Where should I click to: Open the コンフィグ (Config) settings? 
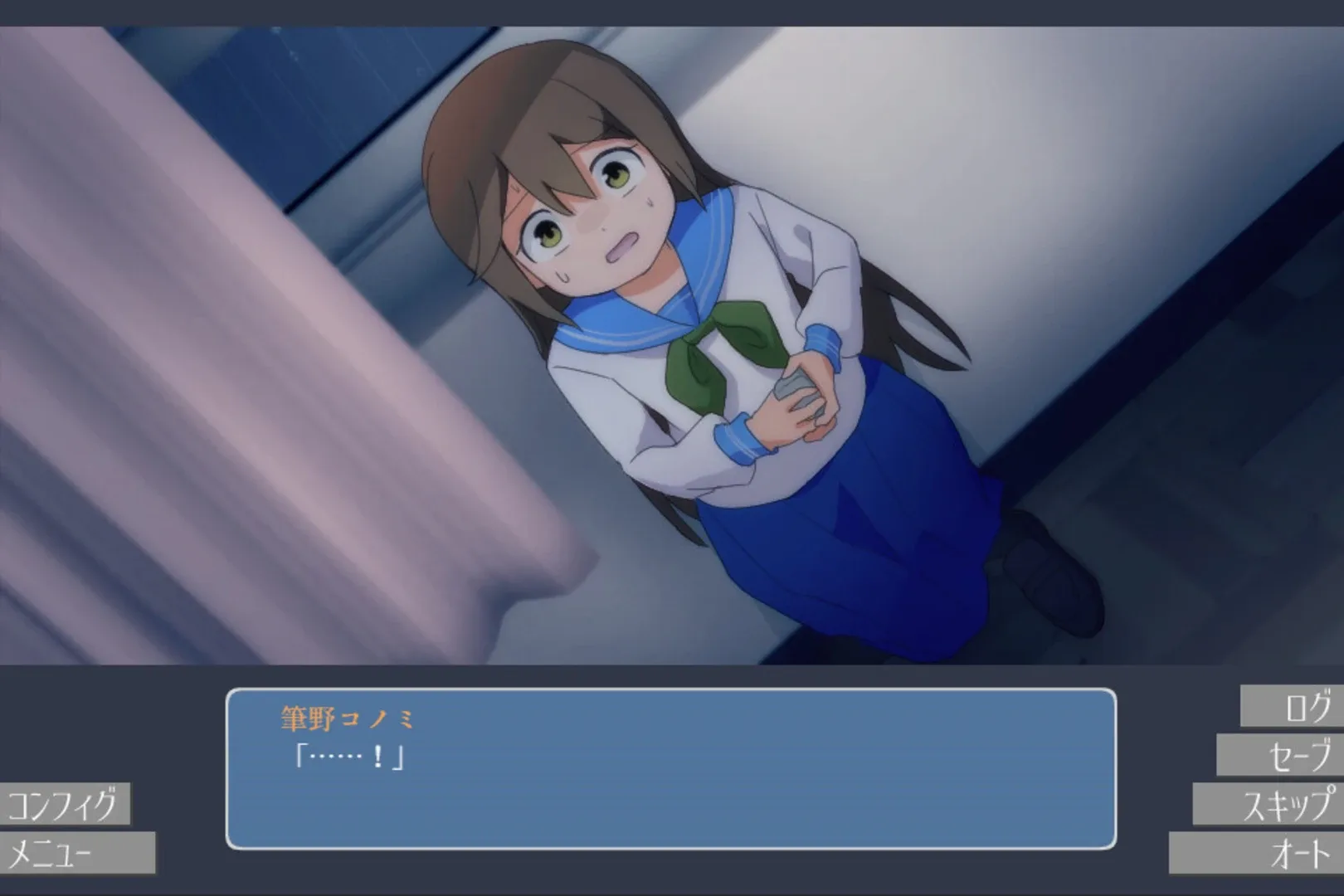click(x=66, y=803)
